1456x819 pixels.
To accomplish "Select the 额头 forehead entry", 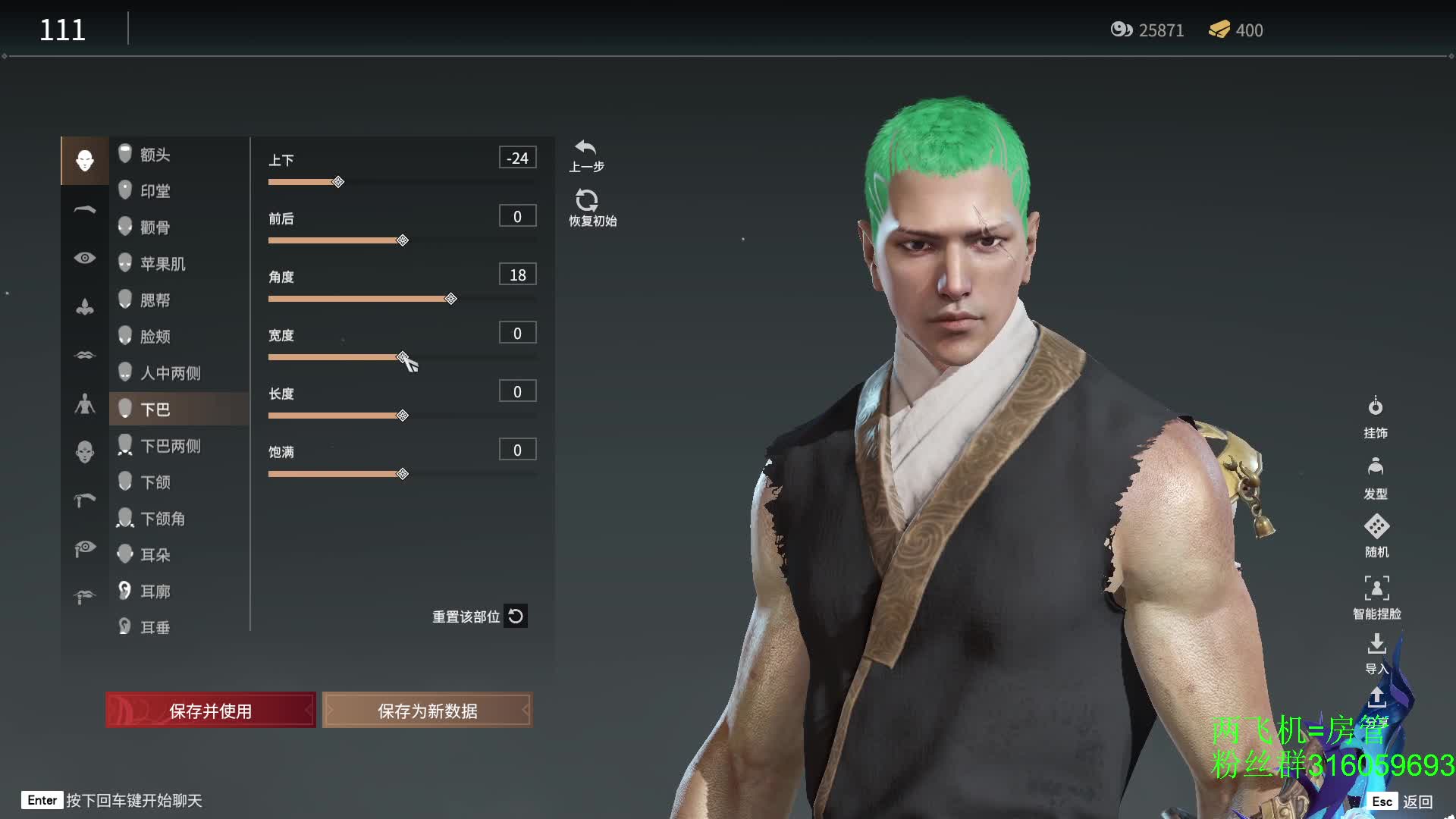I will 155,155.
